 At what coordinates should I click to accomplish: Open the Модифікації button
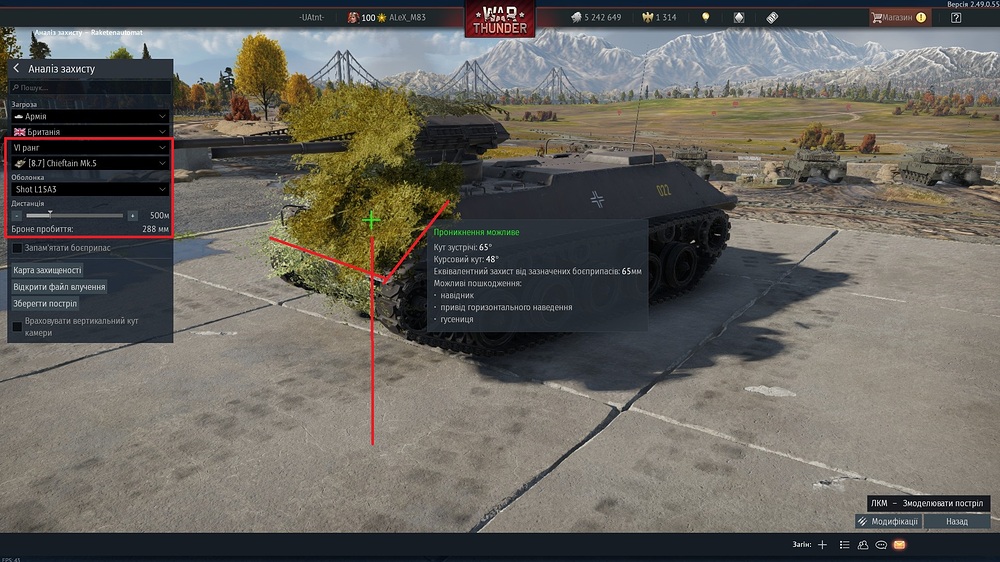888,521
